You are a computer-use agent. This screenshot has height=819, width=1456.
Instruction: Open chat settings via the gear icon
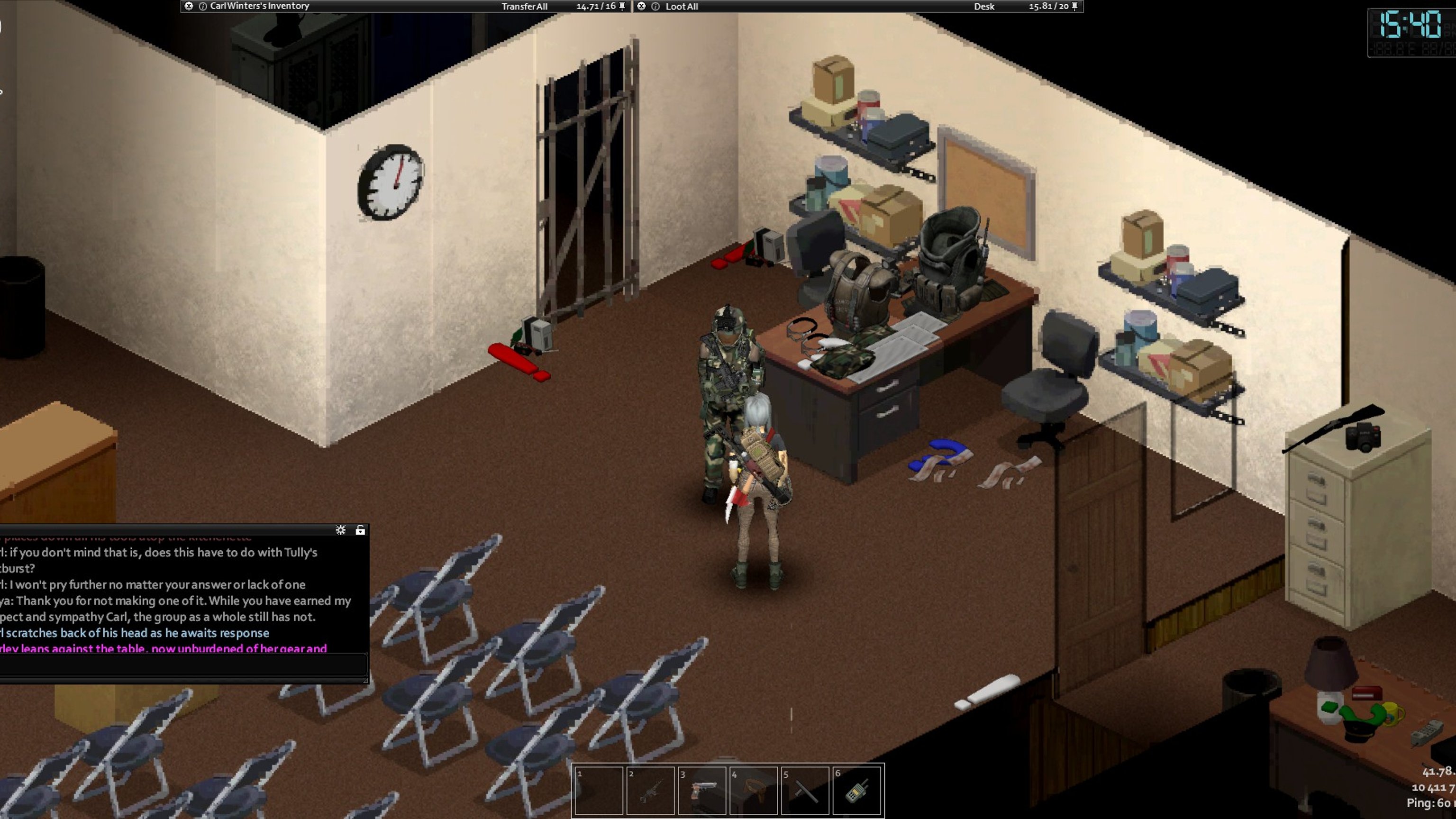tap(340, 529)
